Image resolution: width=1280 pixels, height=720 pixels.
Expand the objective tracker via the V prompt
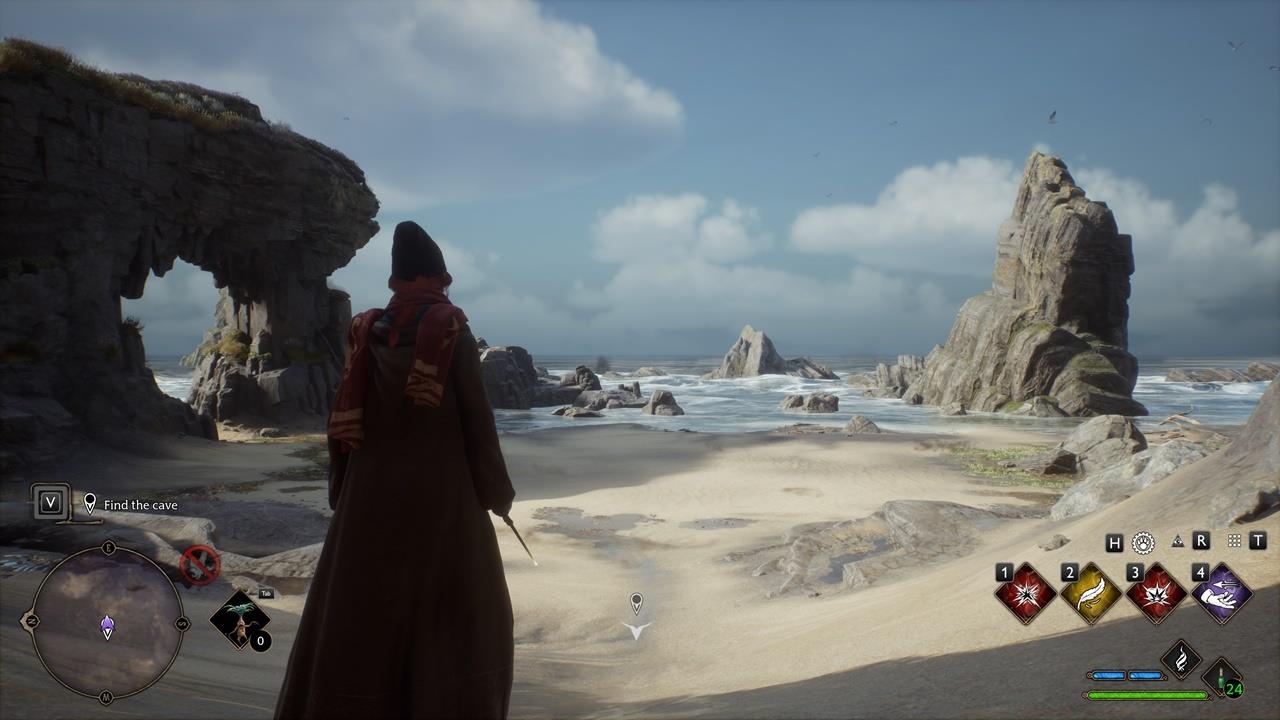click(x=50, y=503)
